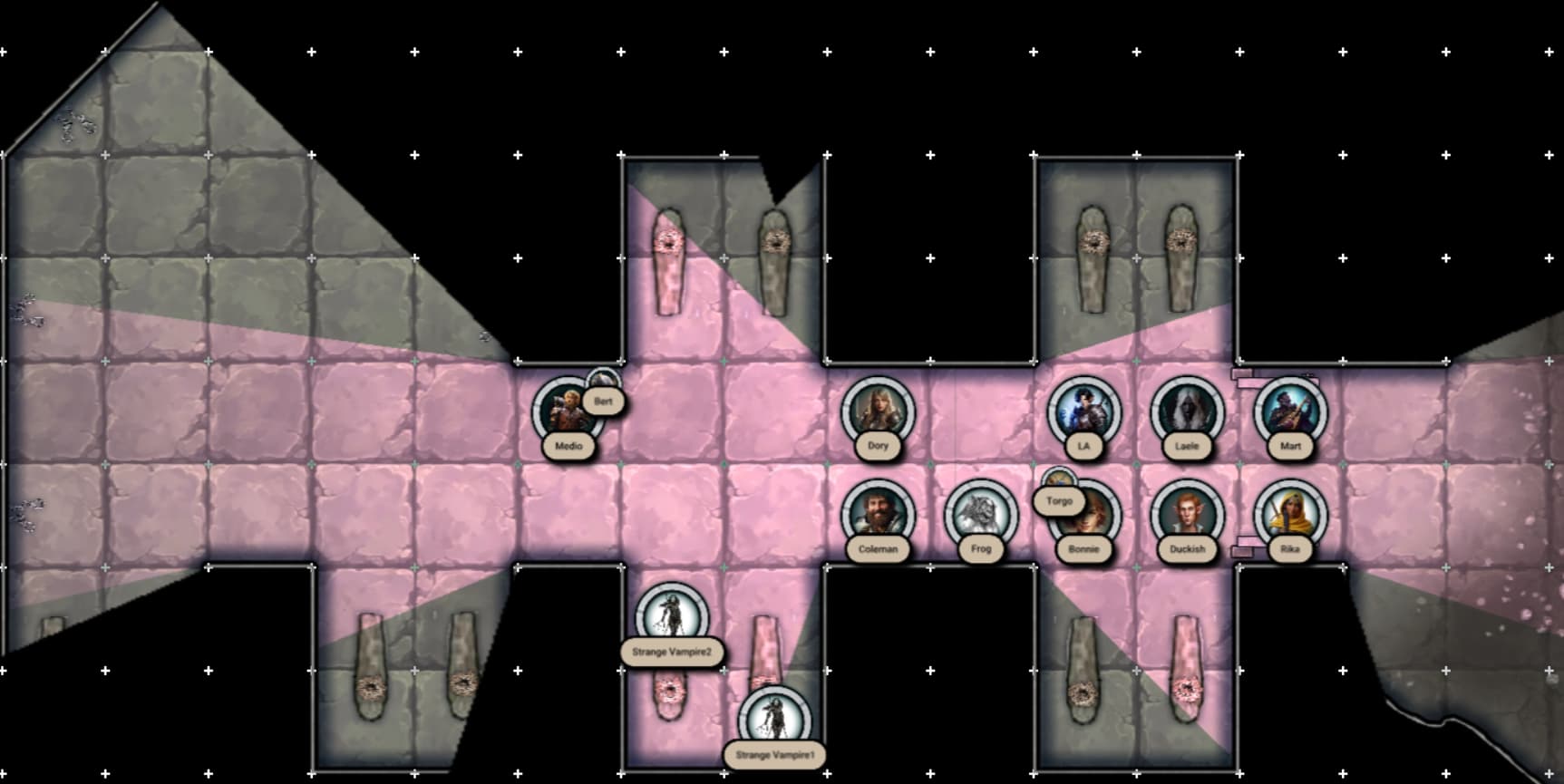This screenshot has width=1564, height=784.
Task: Click the Bert name label
Action: (603, 401)
